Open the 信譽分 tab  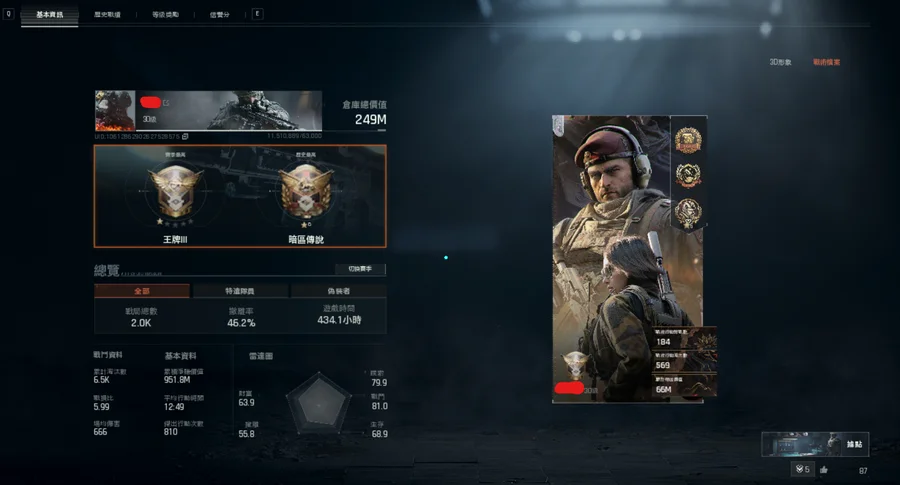click(x=219, y=15)
